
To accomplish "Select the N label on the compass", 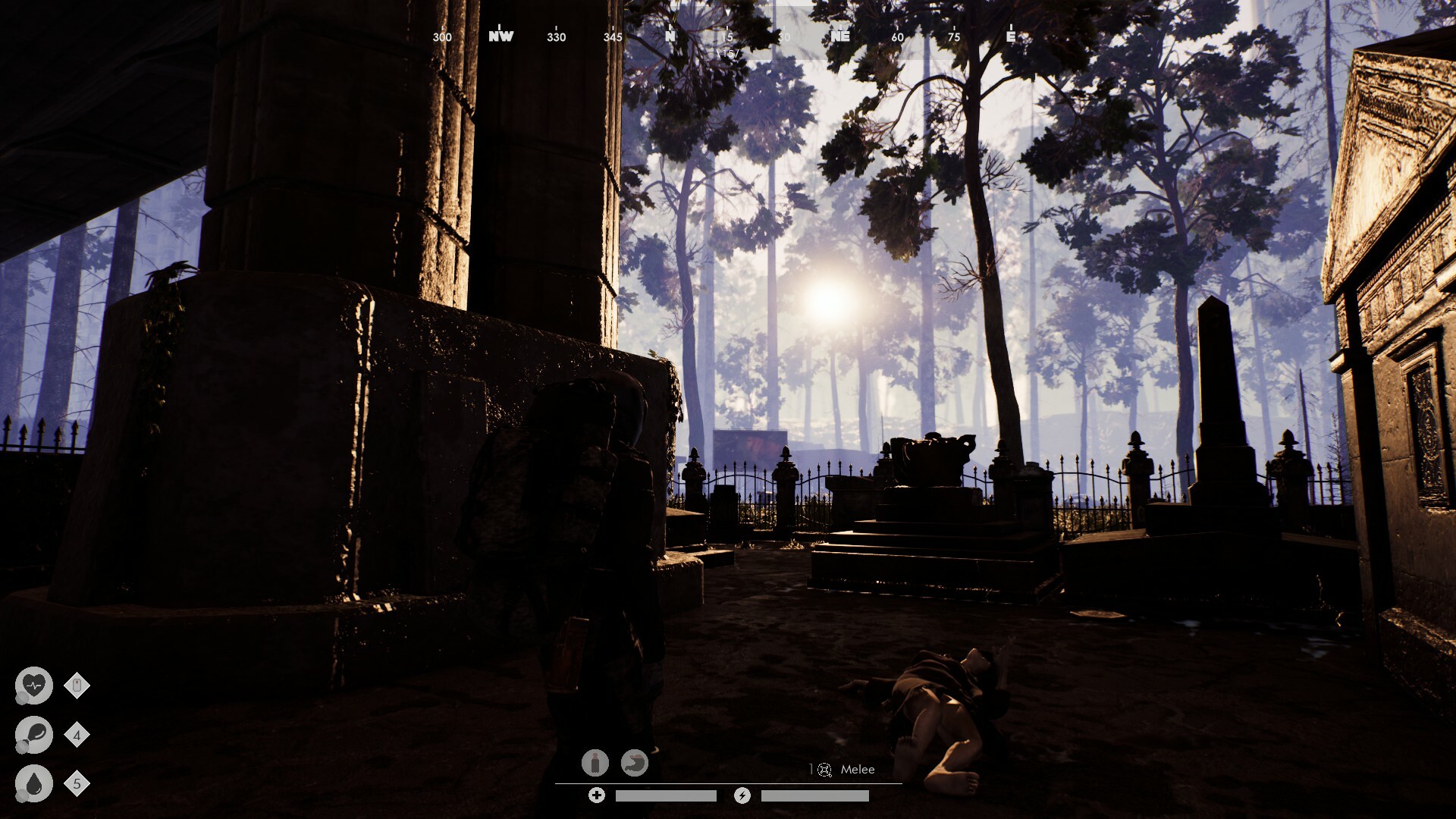I will pos(668,36).
